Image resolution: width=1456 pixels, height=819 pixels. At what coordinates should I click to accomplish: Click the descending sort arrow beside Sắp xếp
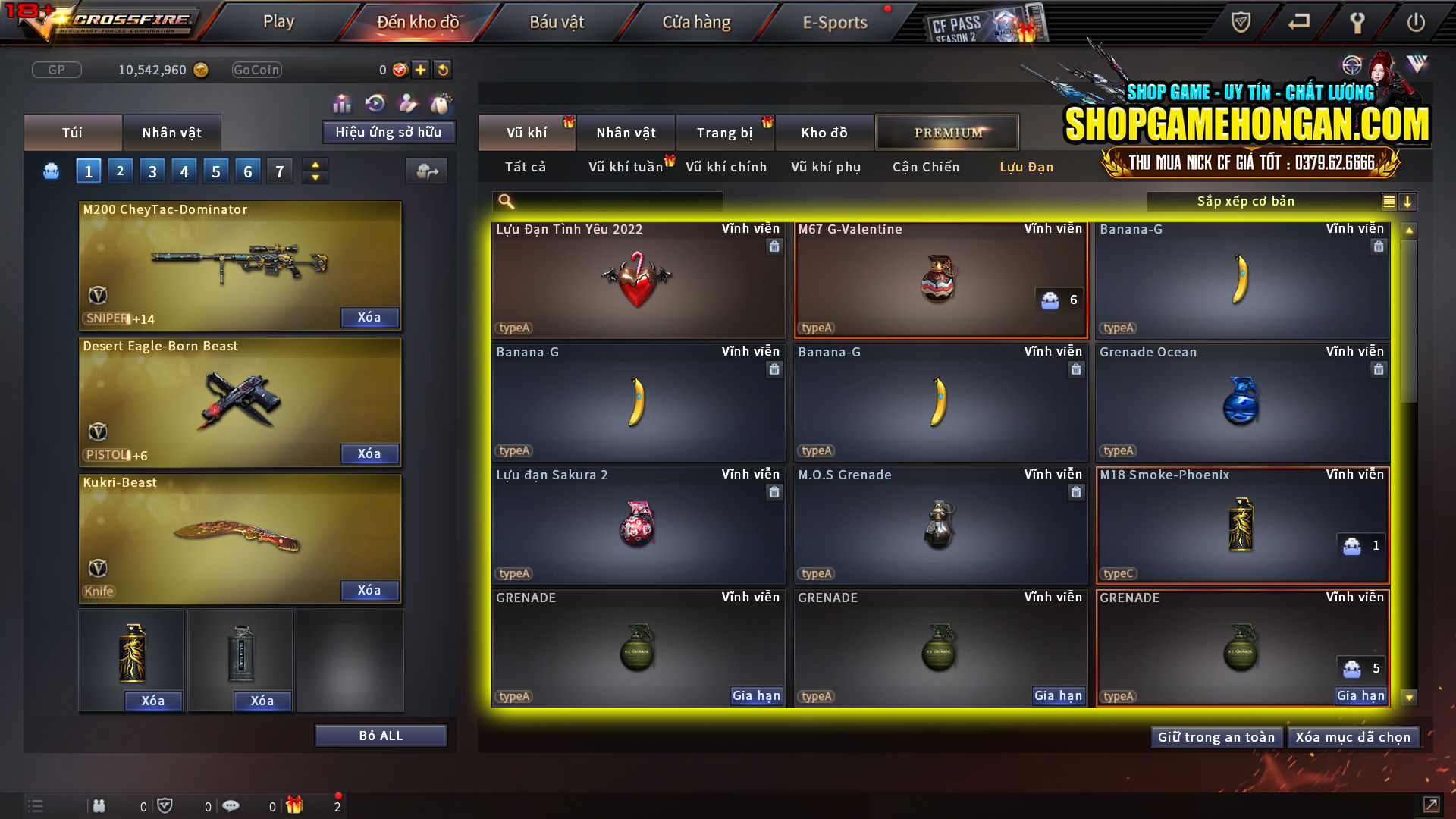pos(1408,202)
